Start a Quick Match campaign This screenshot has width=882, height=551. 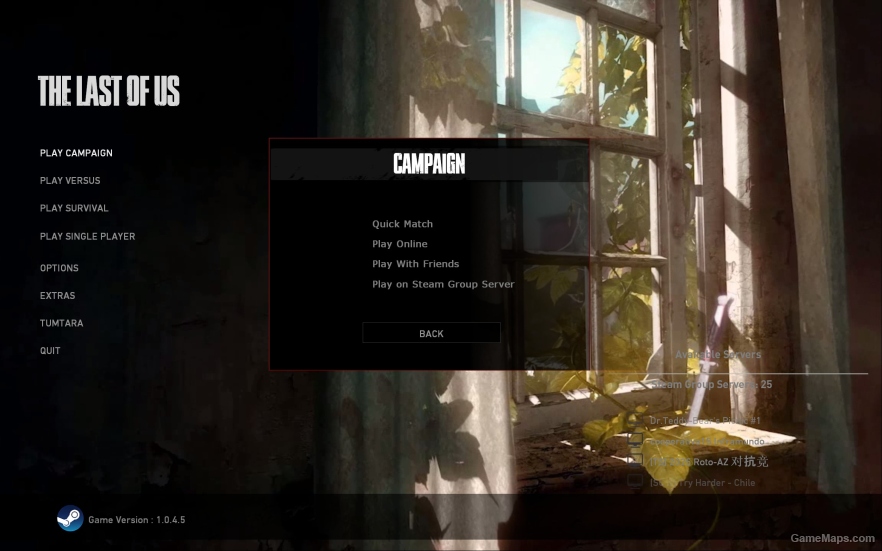402,224
